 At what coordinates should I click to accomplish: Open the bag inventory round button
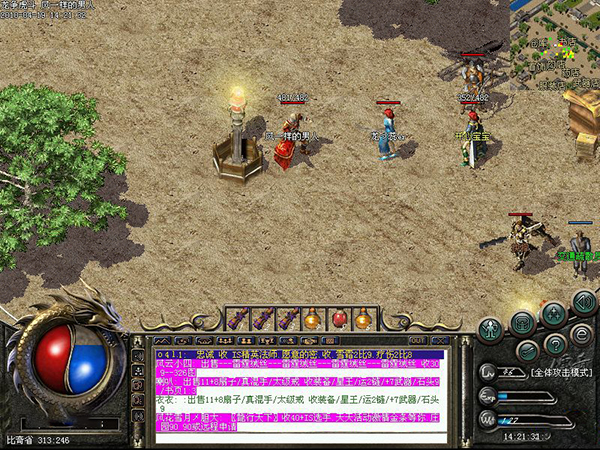tap(522, 322)
